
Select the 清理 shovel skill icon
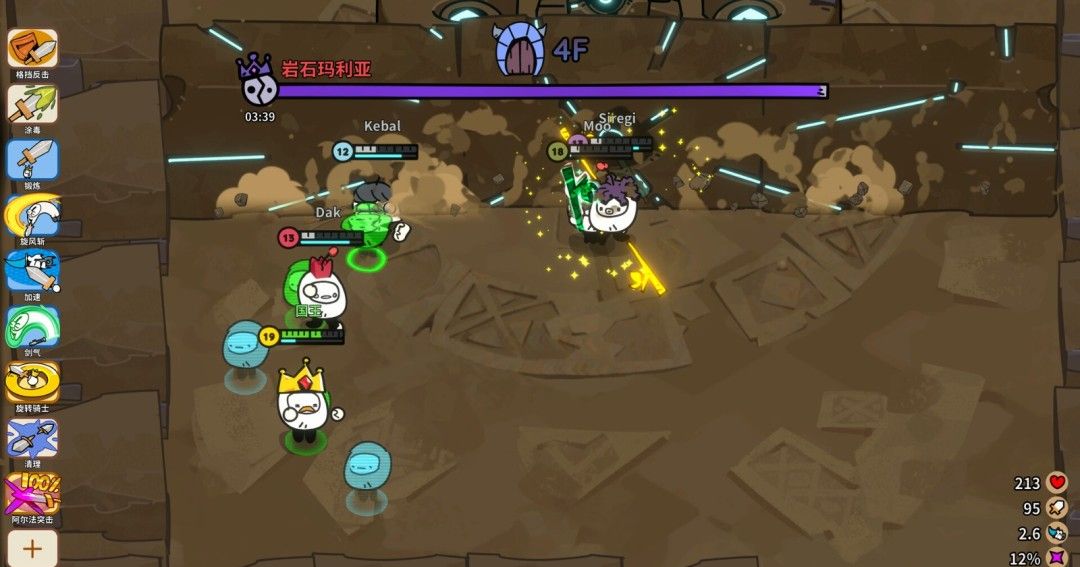[33, 438]
